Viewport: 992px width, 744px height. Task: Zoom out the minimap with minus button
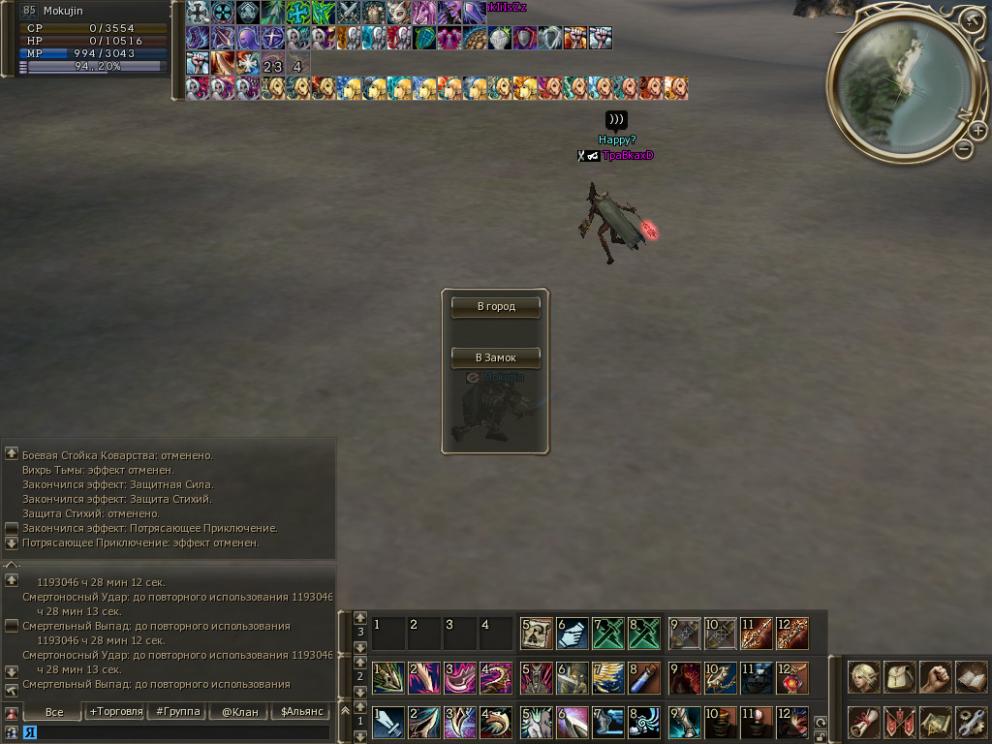963,150
